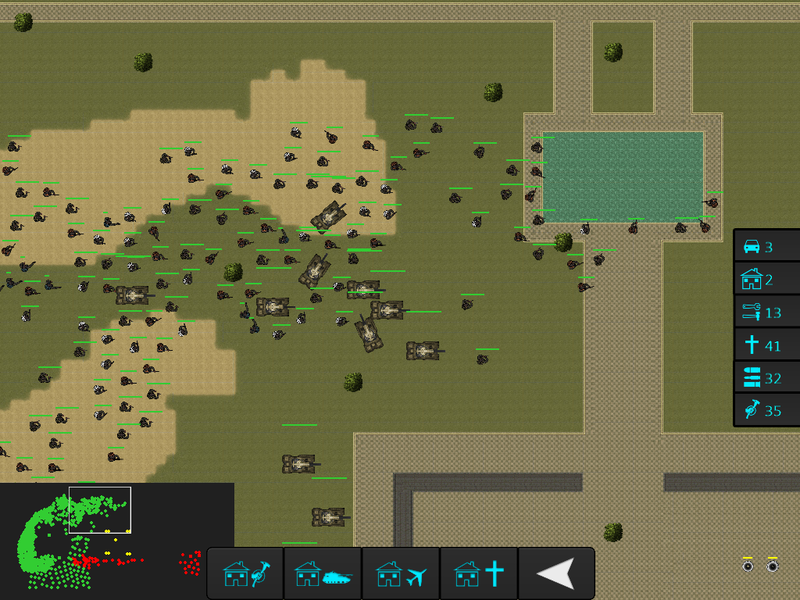Select the infantry group with grenade icon
Screen dimensions: 800x600
coord(766,410)
